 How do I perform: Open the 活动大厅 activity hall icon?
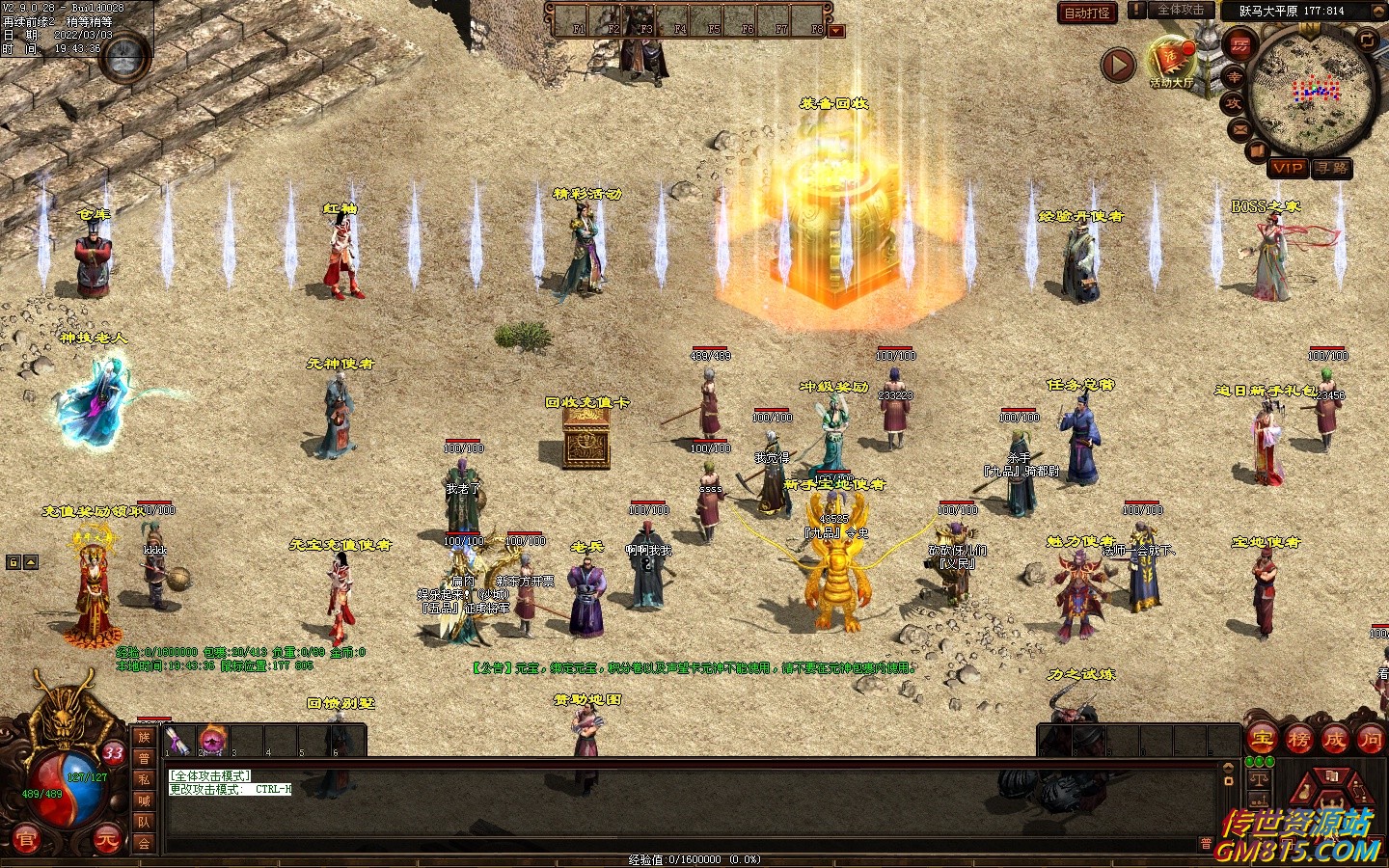pyautogui.click(x=1171, y=61)
